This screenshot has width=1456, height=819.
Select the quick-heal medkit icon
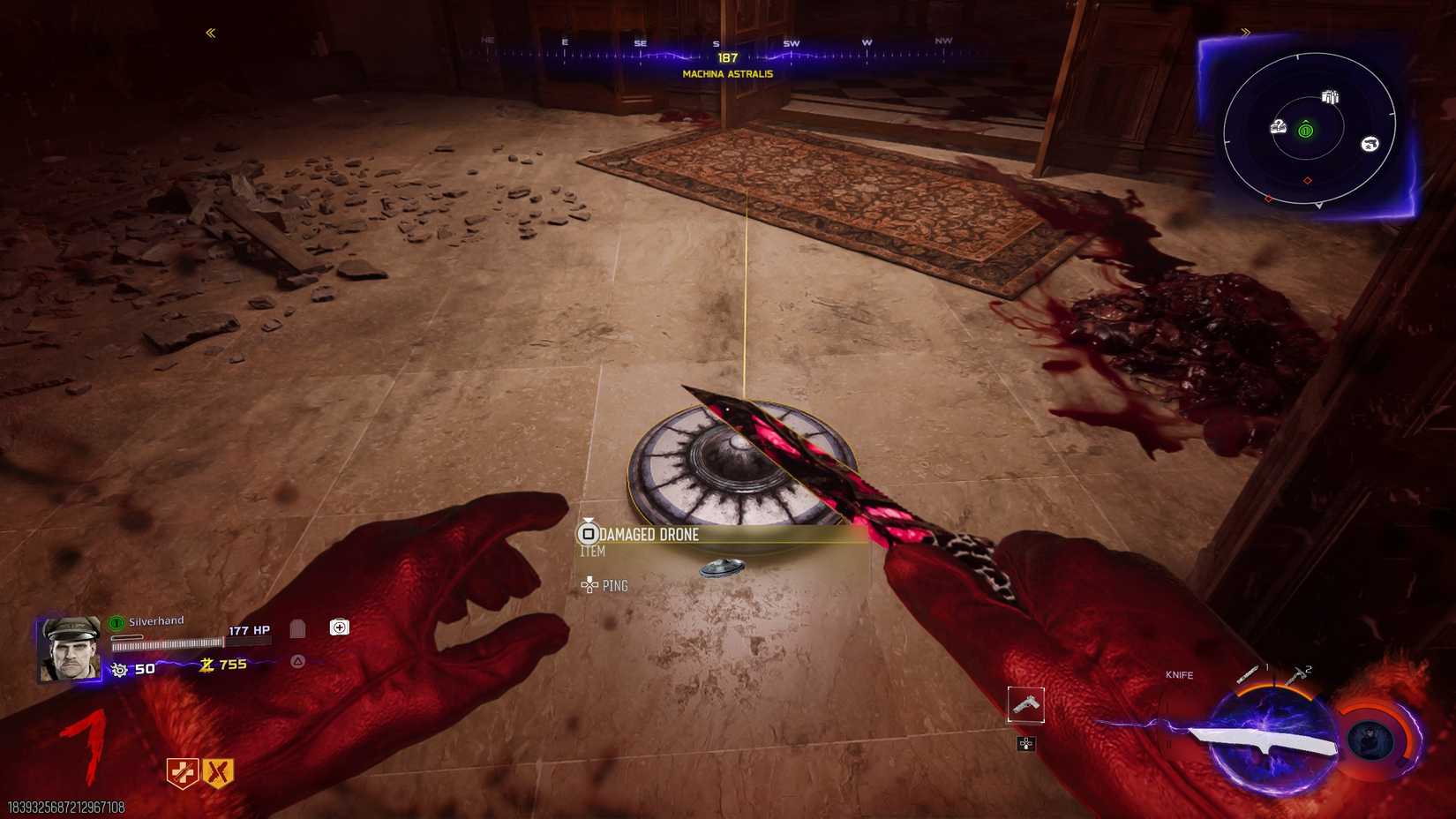pos(340,627)
